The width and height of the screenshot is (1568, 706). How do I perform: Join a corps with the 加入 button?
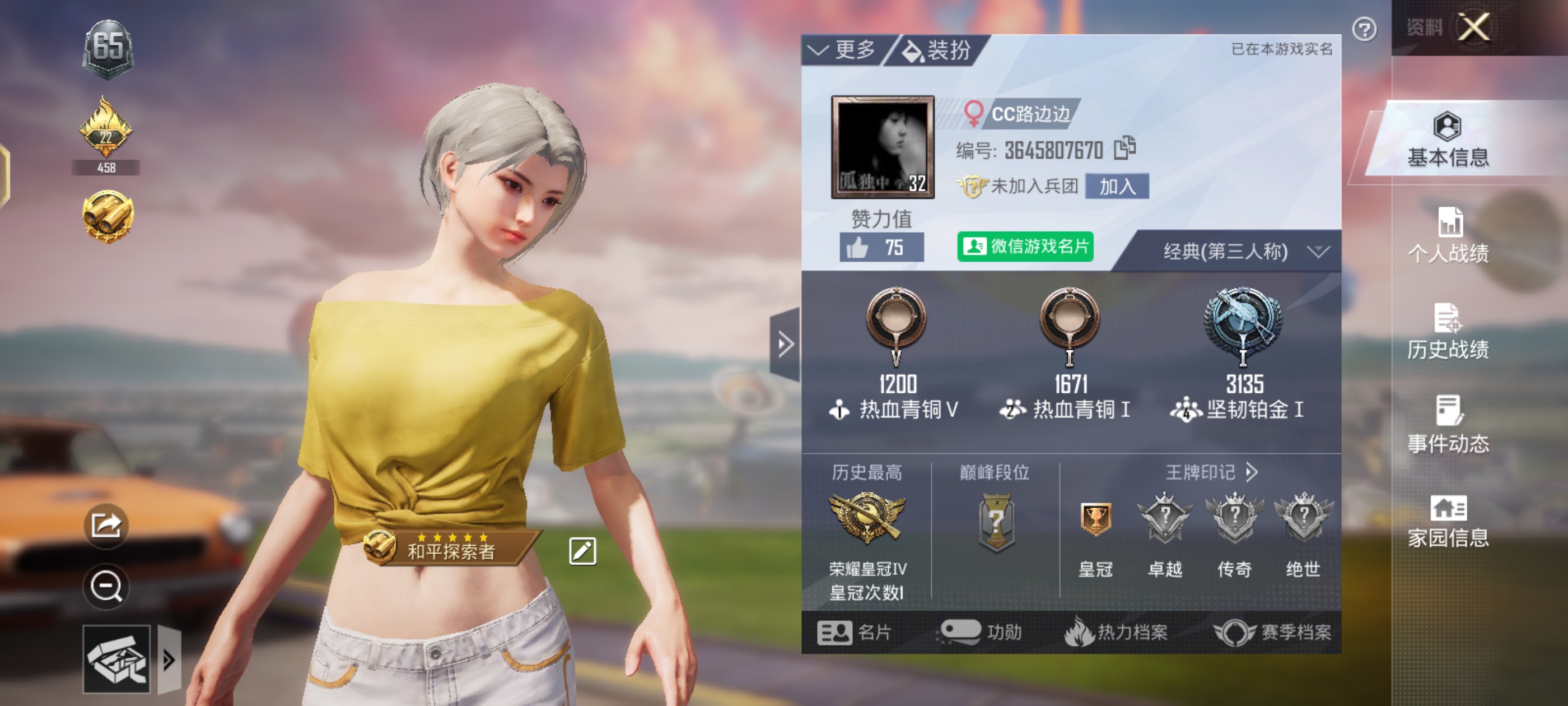1117,186
